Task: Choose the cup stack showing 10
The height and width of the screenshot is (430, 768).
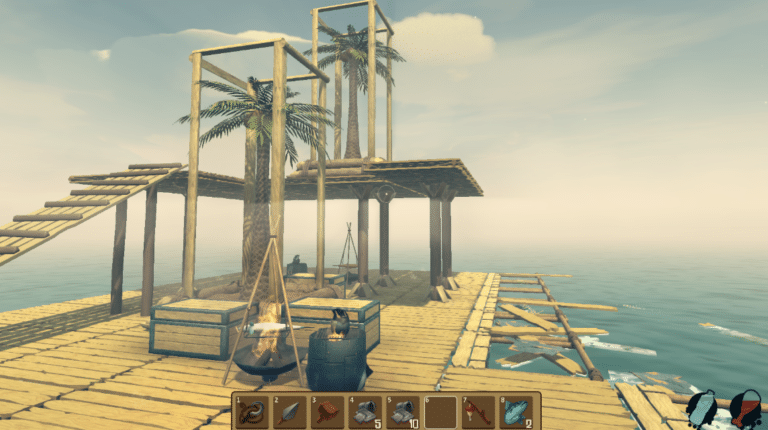Action: click(400, 412)
